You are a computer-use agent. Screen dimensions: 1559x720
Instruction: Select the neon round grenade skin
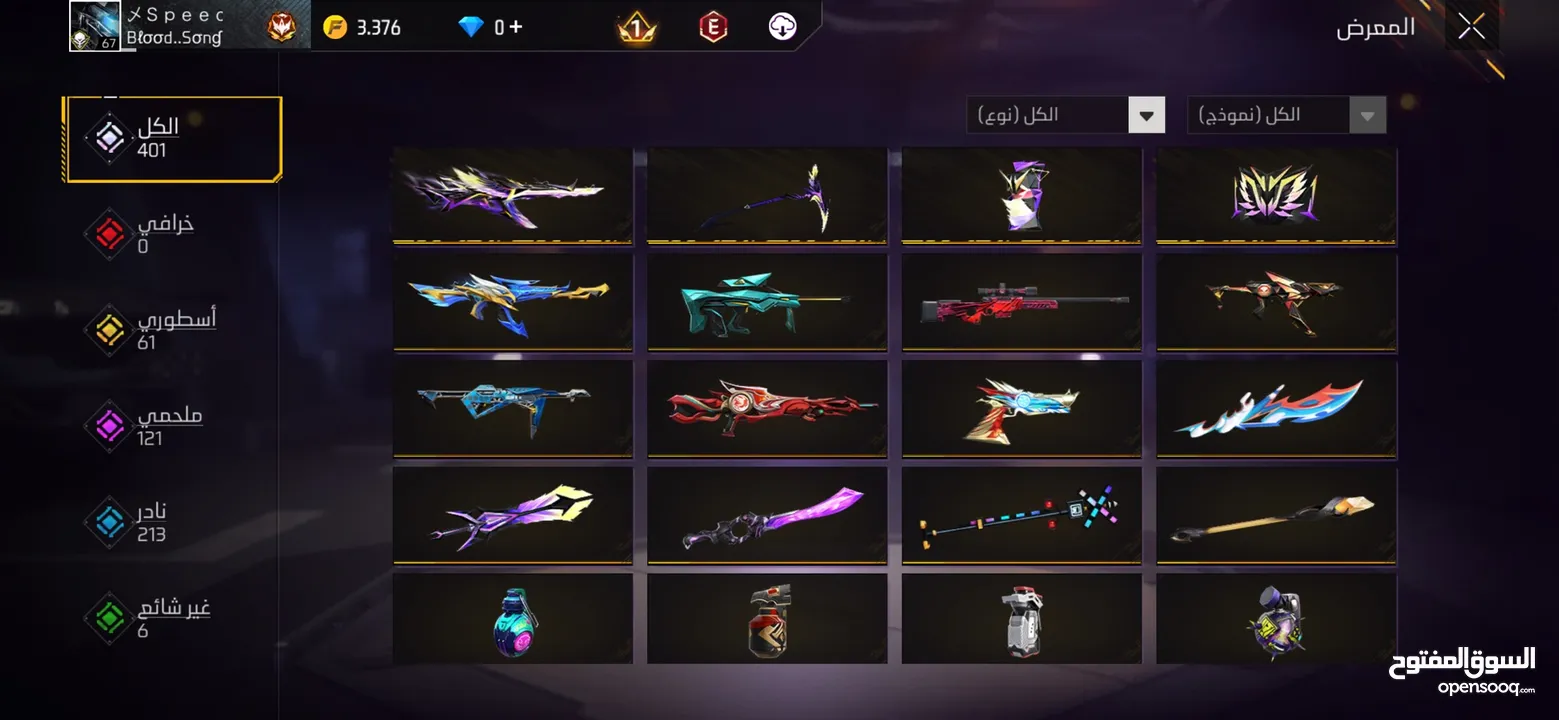click(x=512, y=620)
